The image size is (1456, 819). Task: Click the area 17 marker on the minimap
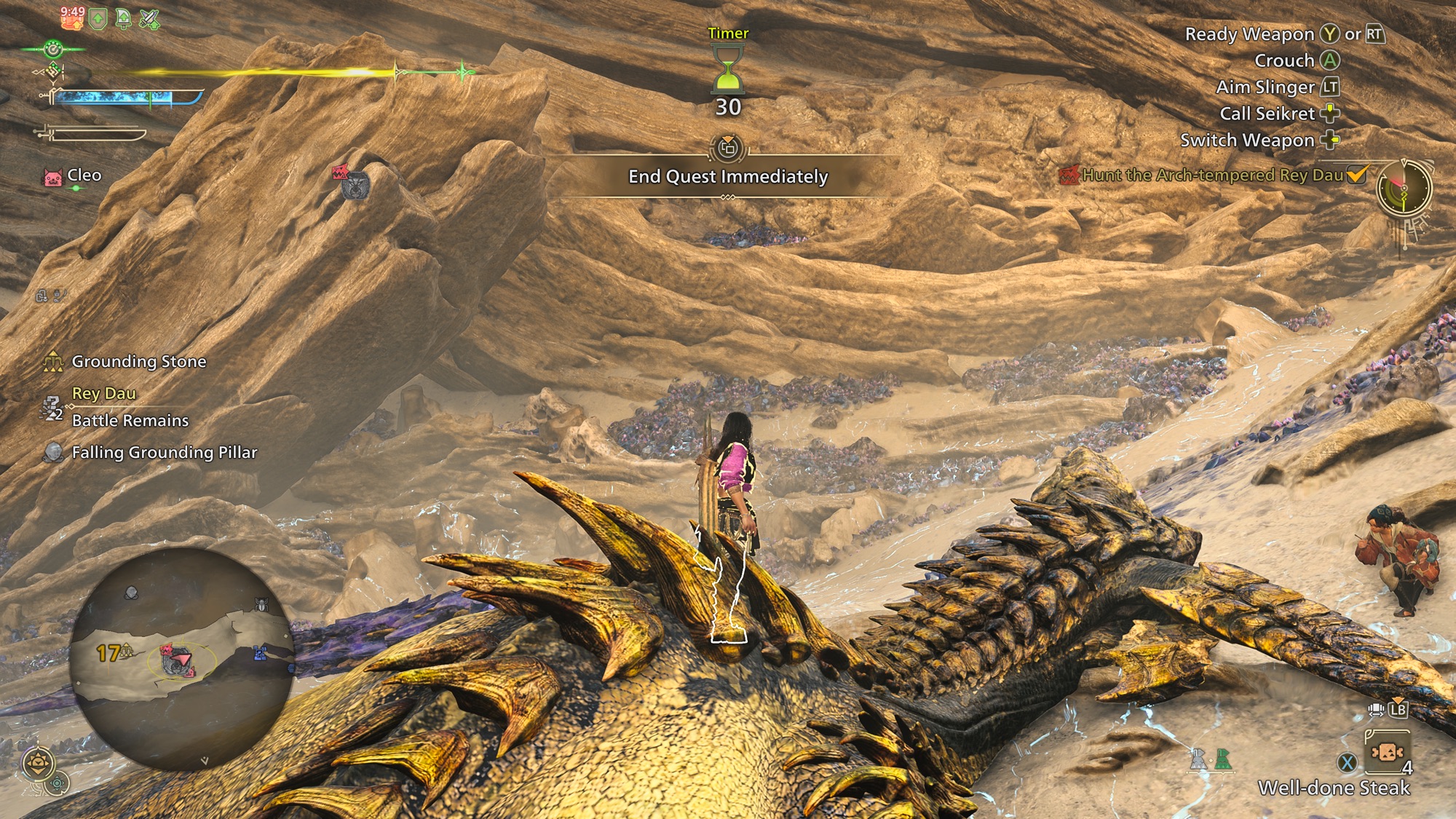110,653
